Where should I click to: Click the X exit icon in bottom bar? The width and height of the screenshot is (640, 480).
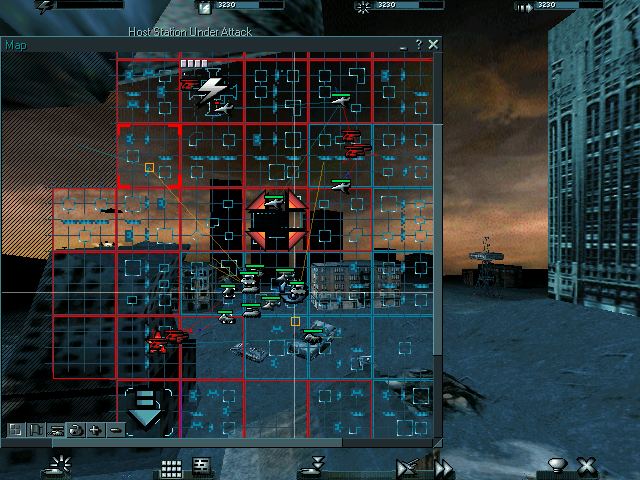tap(587, 466)
